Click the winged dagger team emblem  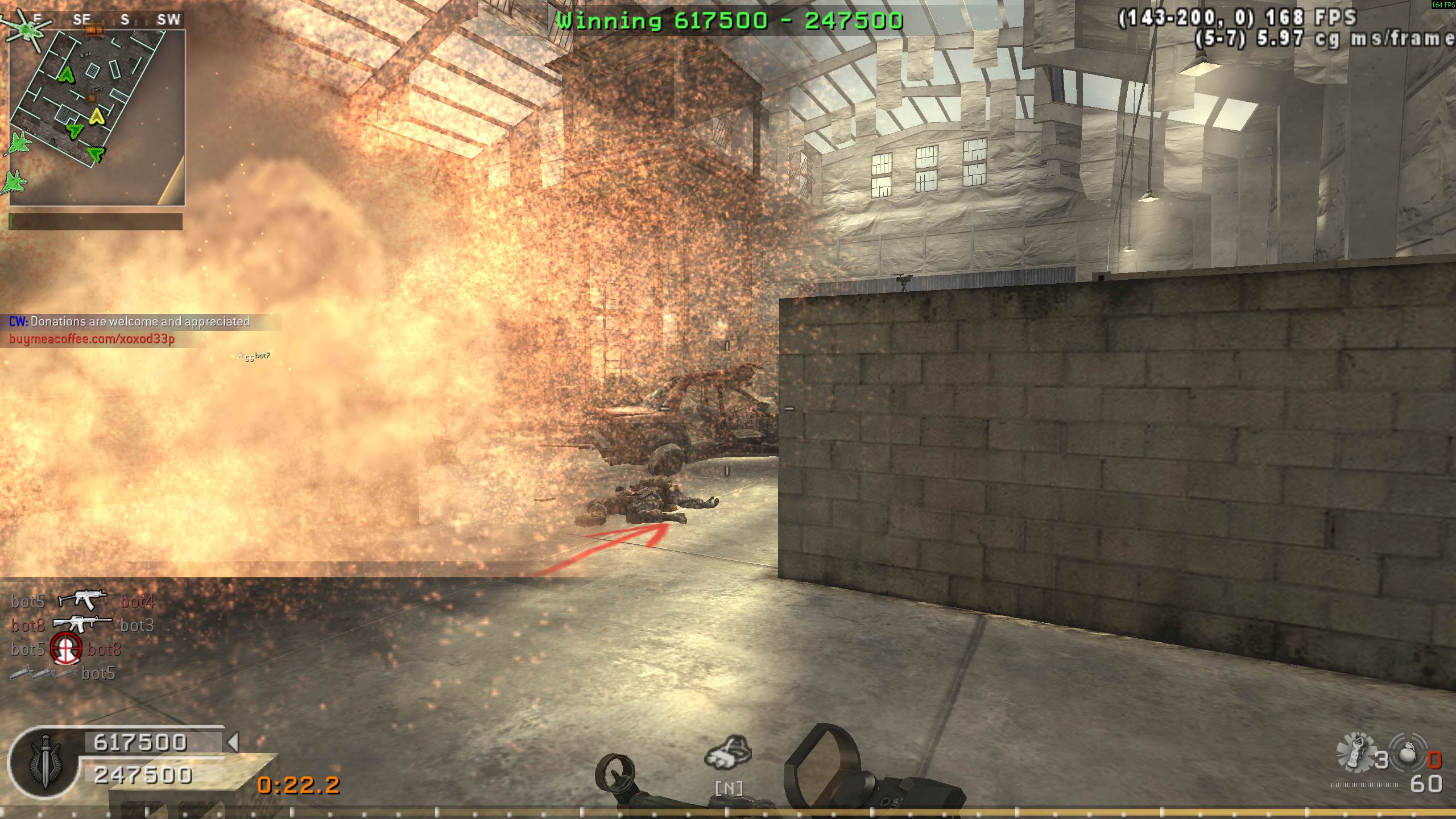(44, 762)
